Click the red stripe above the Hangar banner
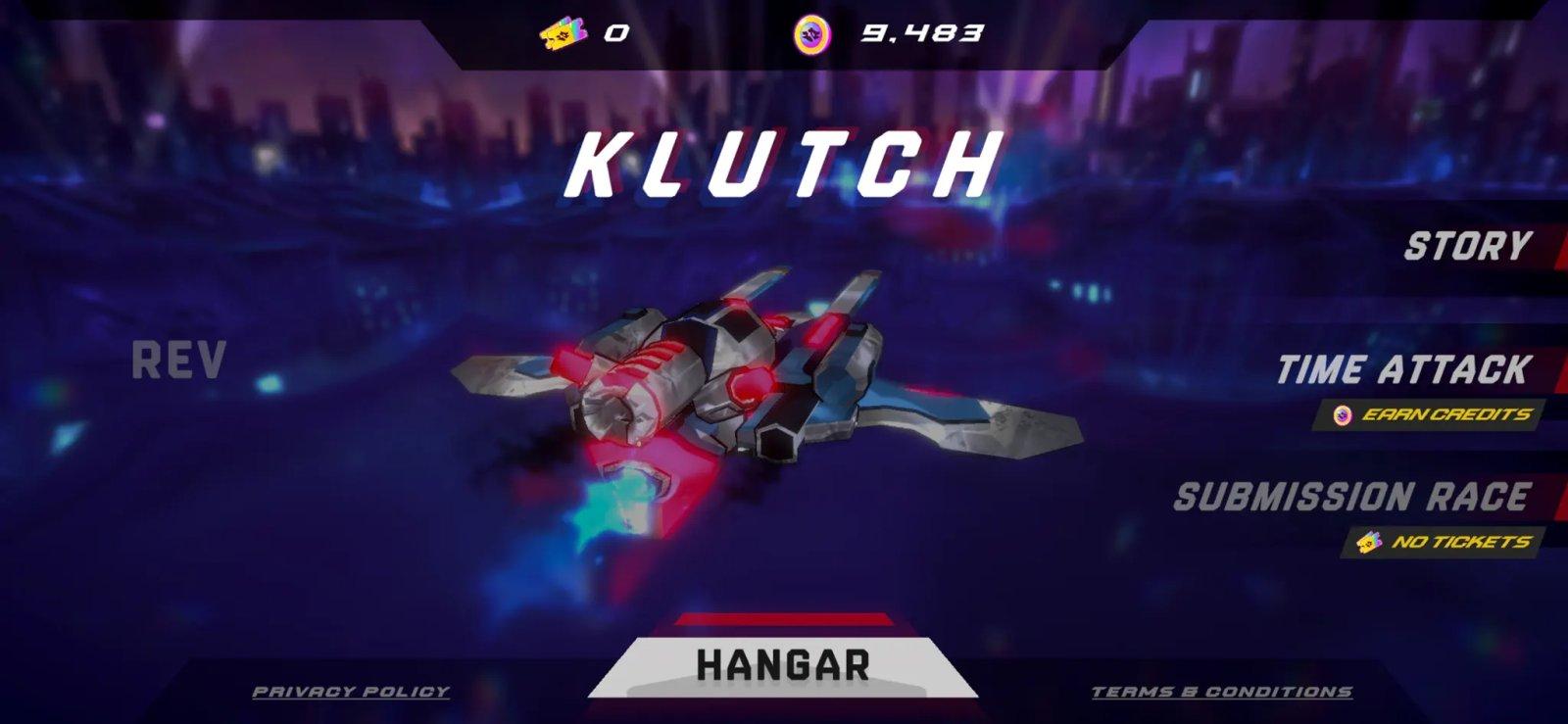This screenshot has width=1568, height=724. (x=782, y=622)
